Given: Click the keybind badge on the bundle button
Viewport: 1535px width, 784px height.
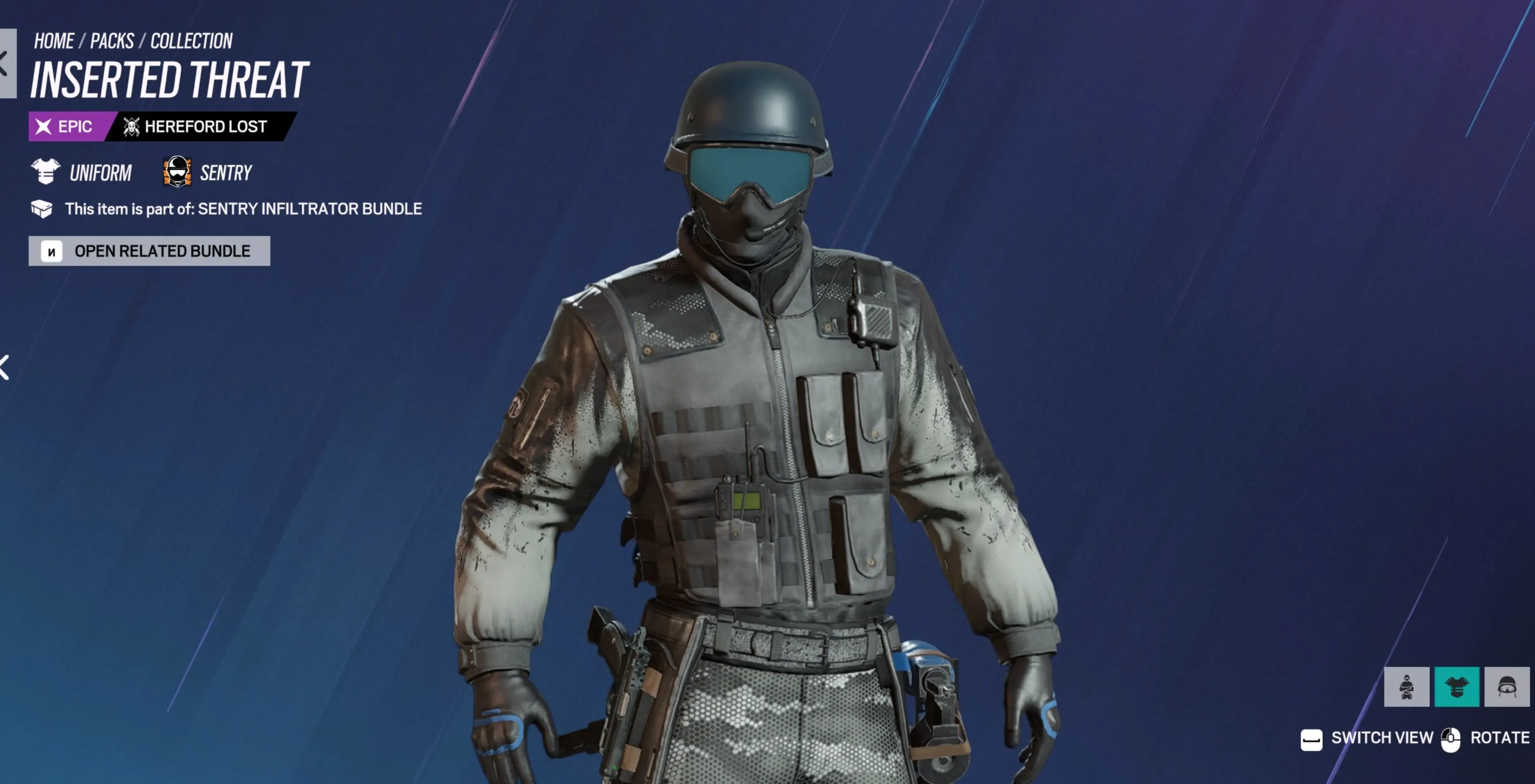Looking at the screenshot, I should tap(52, 251).
